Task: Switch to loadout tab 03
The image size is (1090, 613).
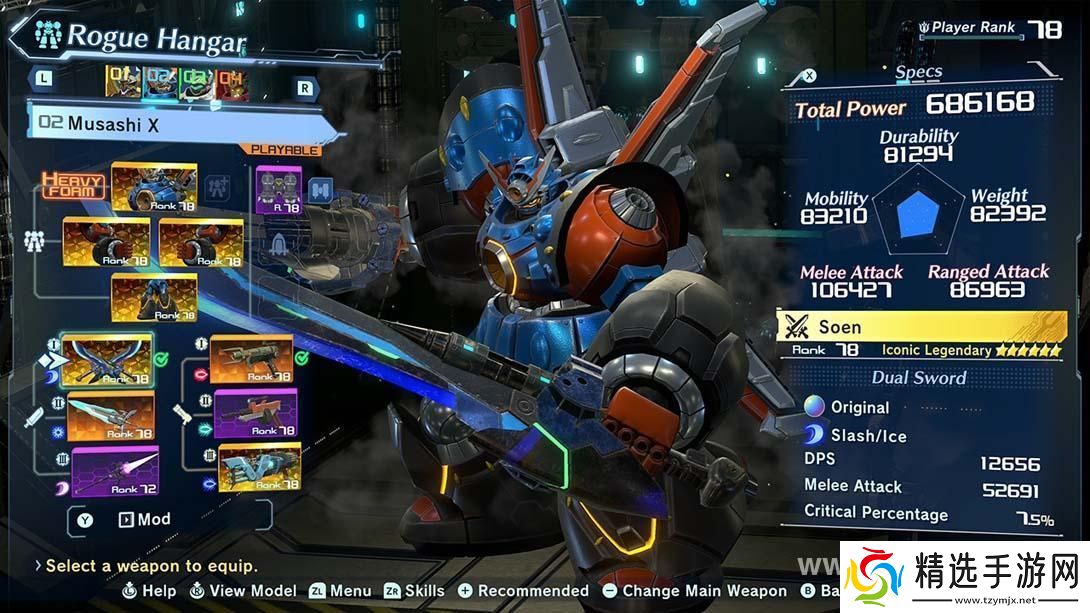Action: pyautogui.click(x=193, y=82)
